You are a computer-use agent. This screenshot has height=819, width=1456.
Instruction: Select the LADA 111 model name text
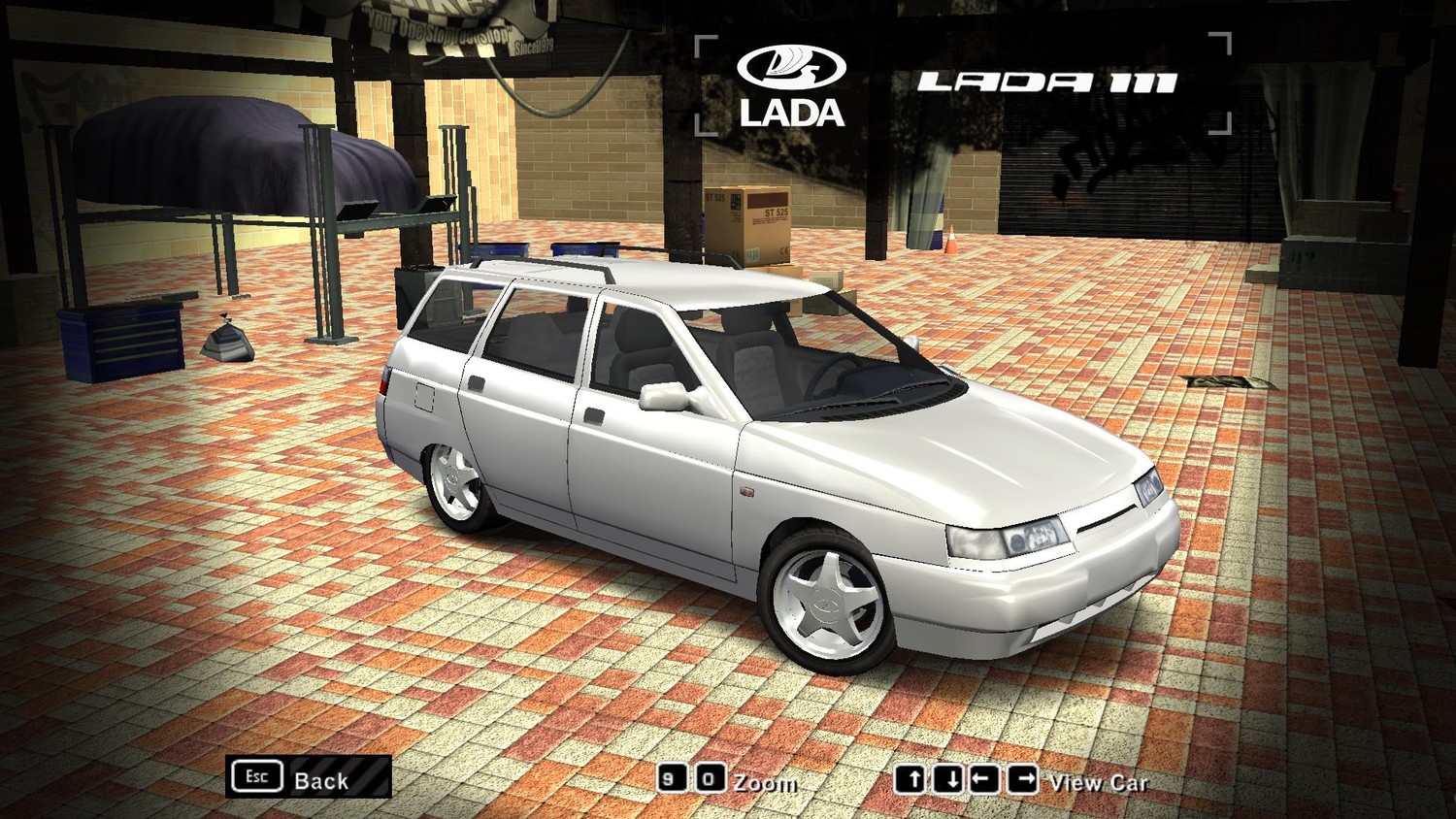(1048, 80)
